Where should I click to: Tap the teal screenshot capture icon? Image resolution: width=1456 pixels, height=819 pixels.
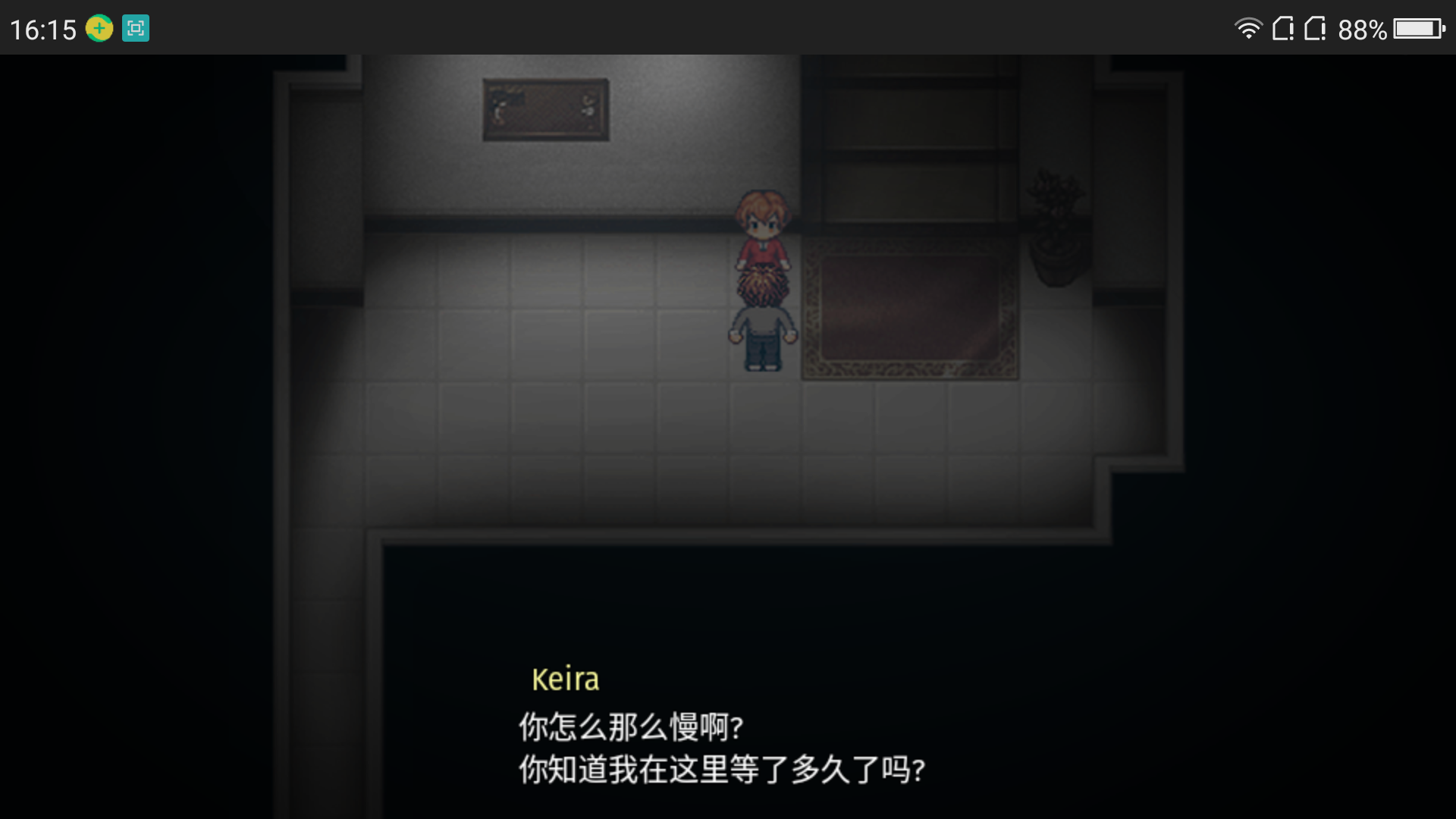pos(135,29)
